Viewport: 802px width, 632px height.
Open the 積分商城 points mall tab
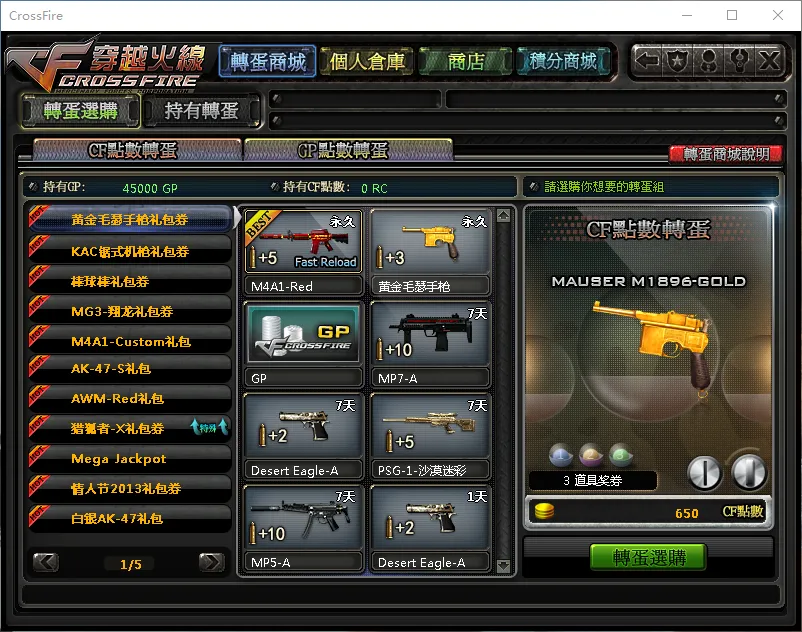point(564,62)
